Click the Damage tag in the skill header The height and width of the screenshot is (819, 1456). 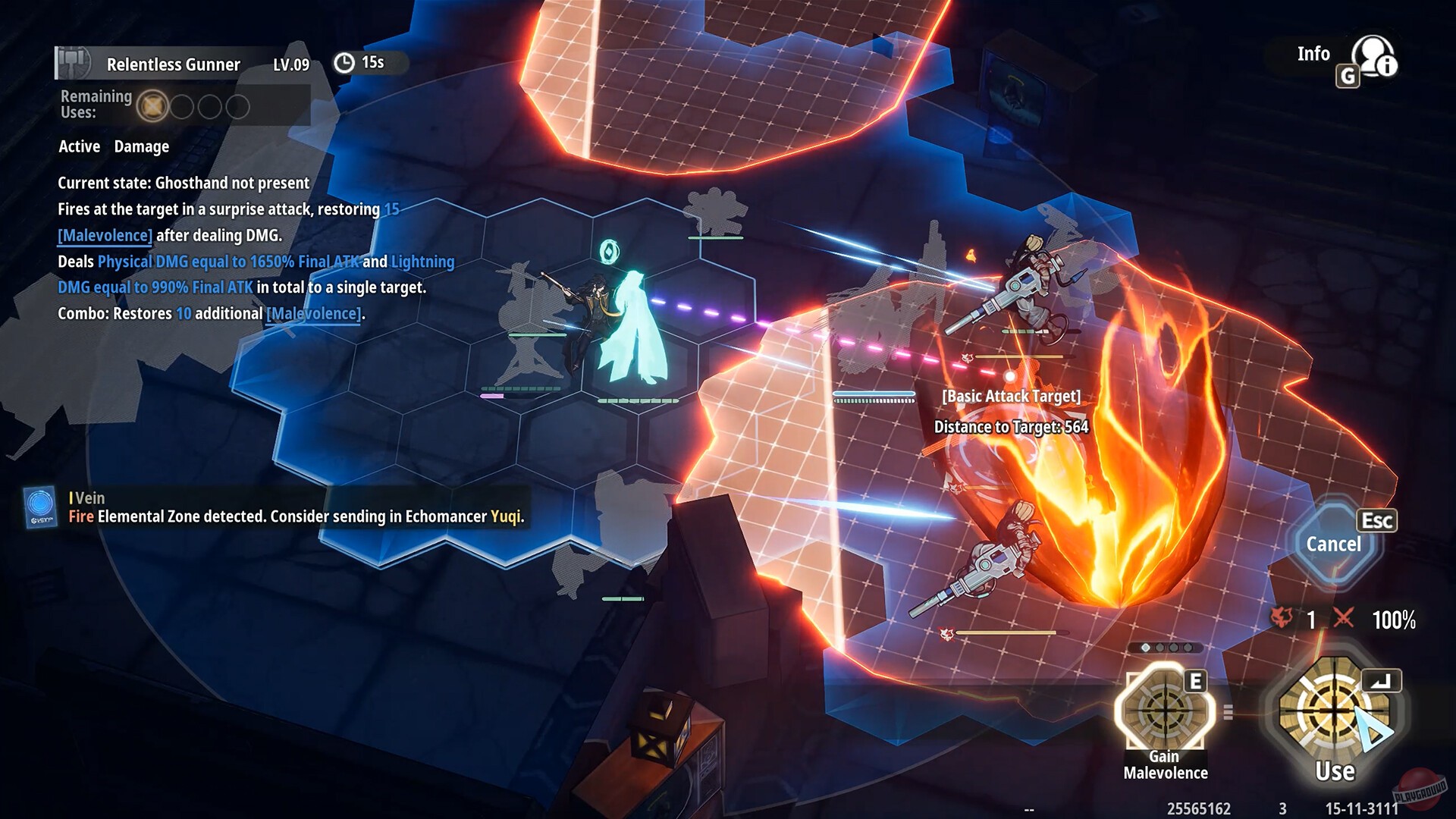pos(141,146)
